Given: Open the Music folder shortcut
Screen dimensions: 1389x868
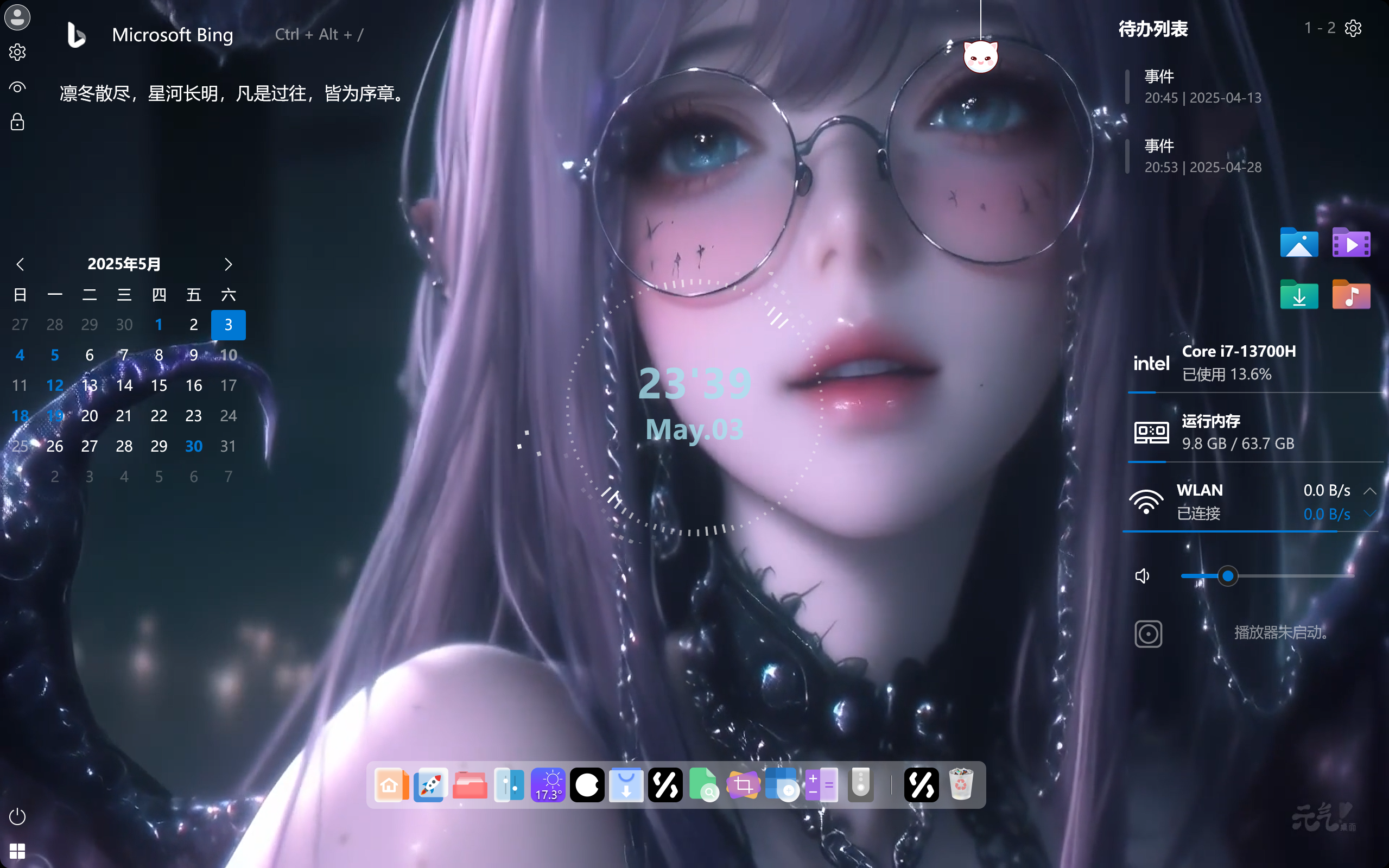Looking at the screenshot, I should 1351,296.
